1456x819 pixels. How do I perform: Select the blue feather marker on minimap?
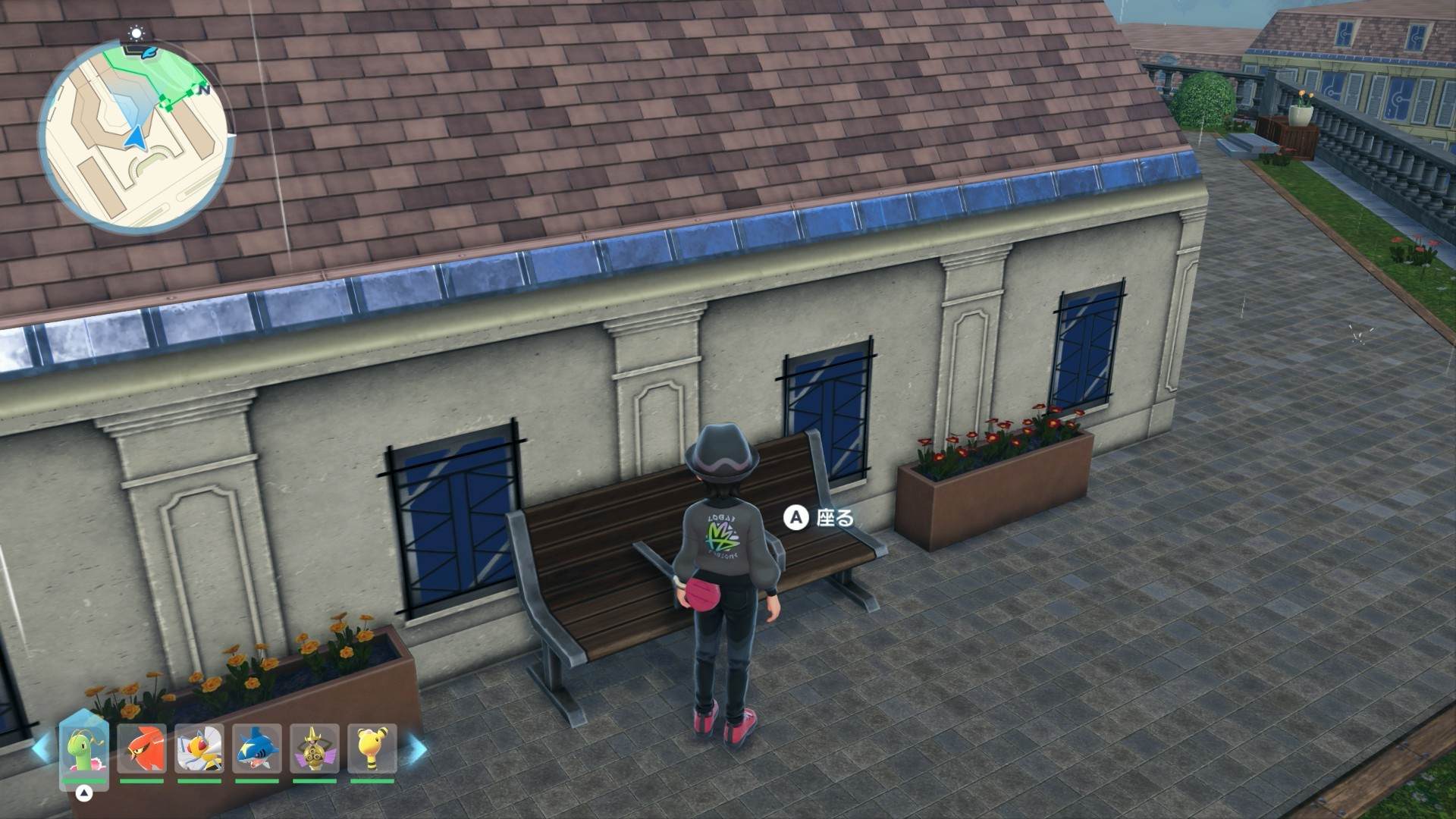(x=150, y=52)
